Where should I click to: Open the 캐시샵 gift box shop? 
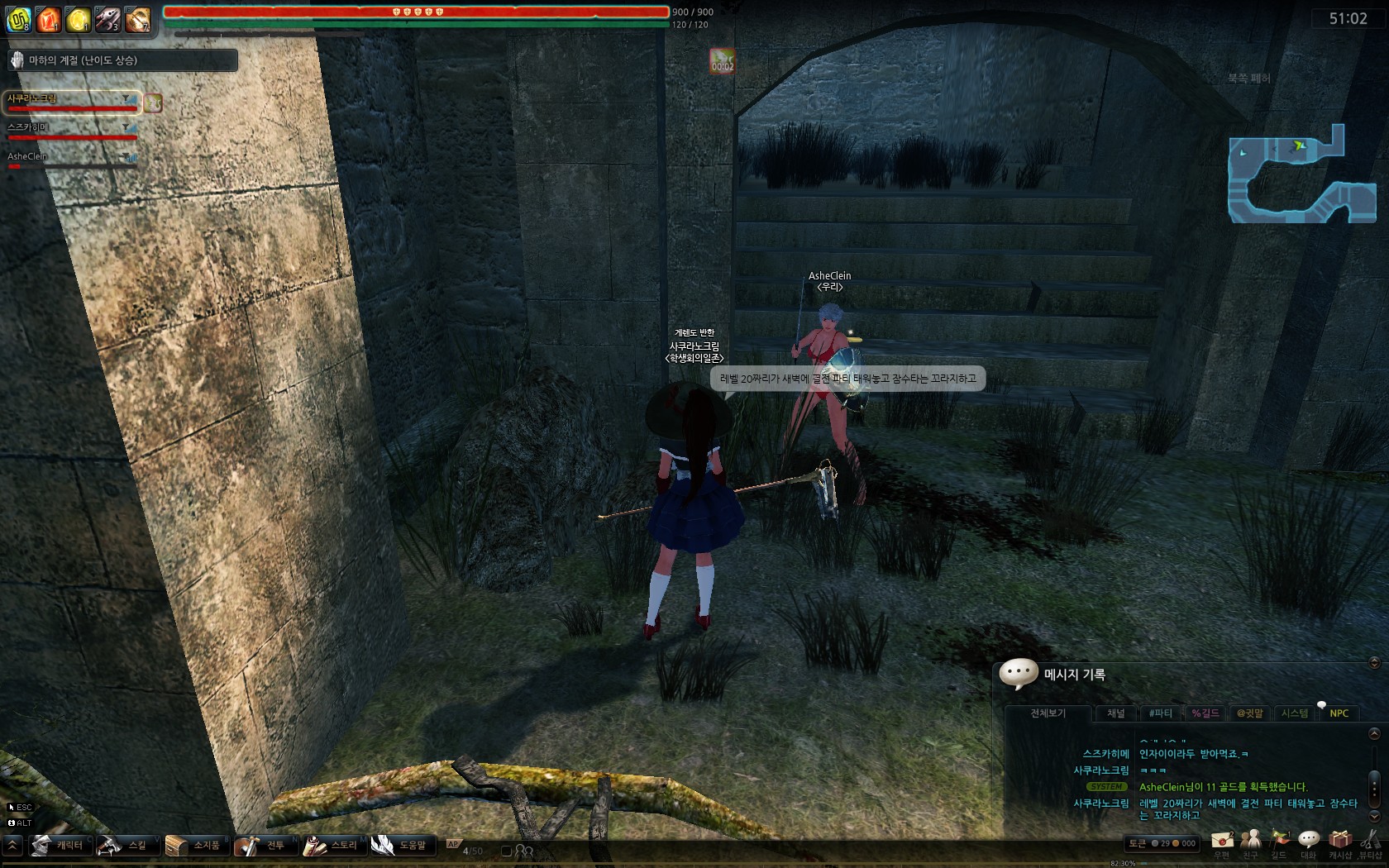(x=1339, y=842)
